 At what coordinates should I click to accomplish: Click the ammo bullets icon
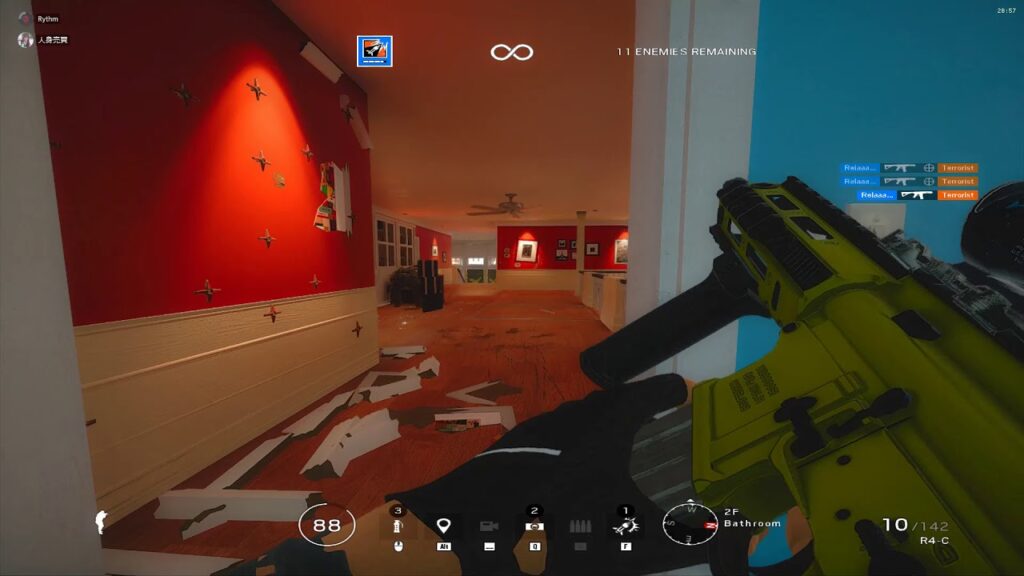(580, 526)
